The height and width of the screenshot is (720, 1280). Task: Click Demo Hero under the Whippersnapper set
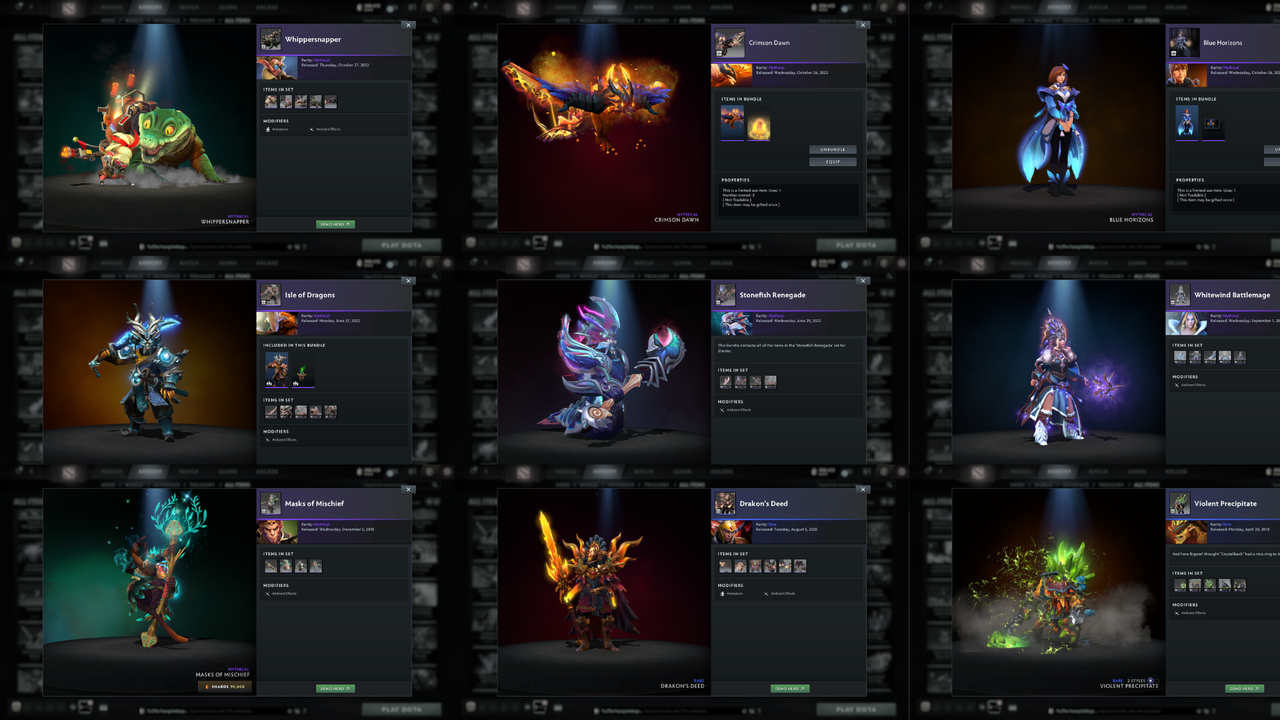[x=334, y=224]
